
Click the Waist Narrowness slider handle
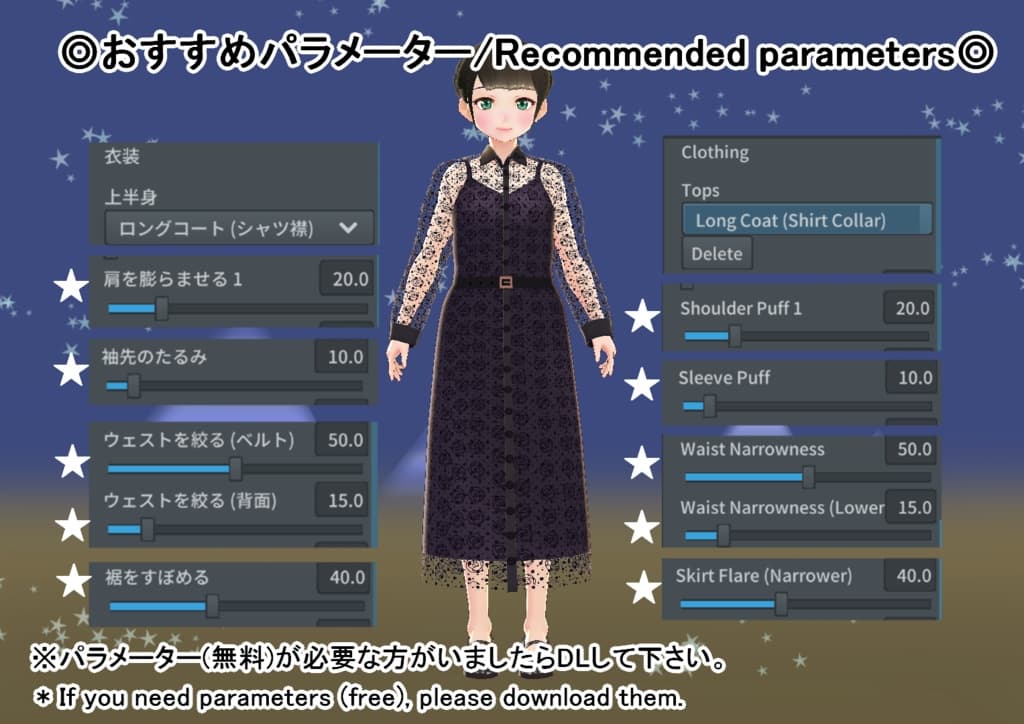(x=808, y=477)
